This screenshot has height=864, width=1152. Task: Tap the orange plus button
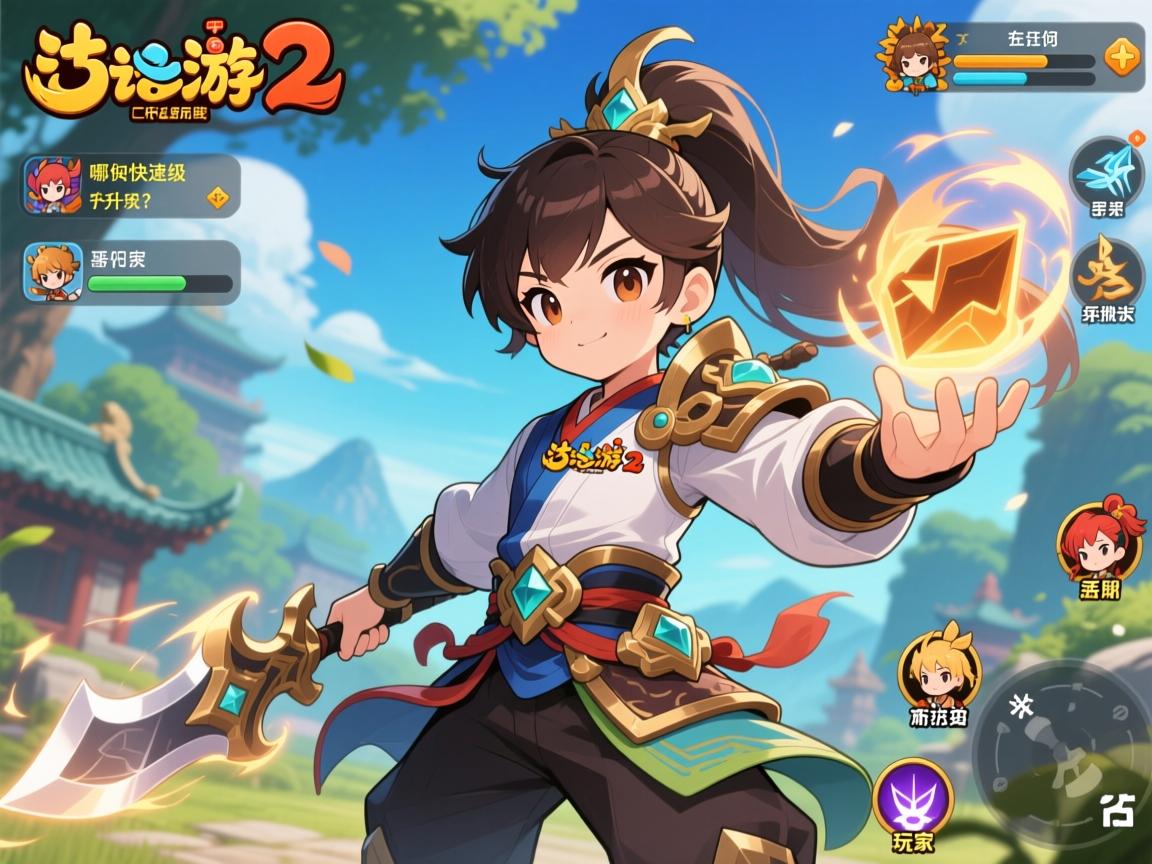pos(1122,57)
